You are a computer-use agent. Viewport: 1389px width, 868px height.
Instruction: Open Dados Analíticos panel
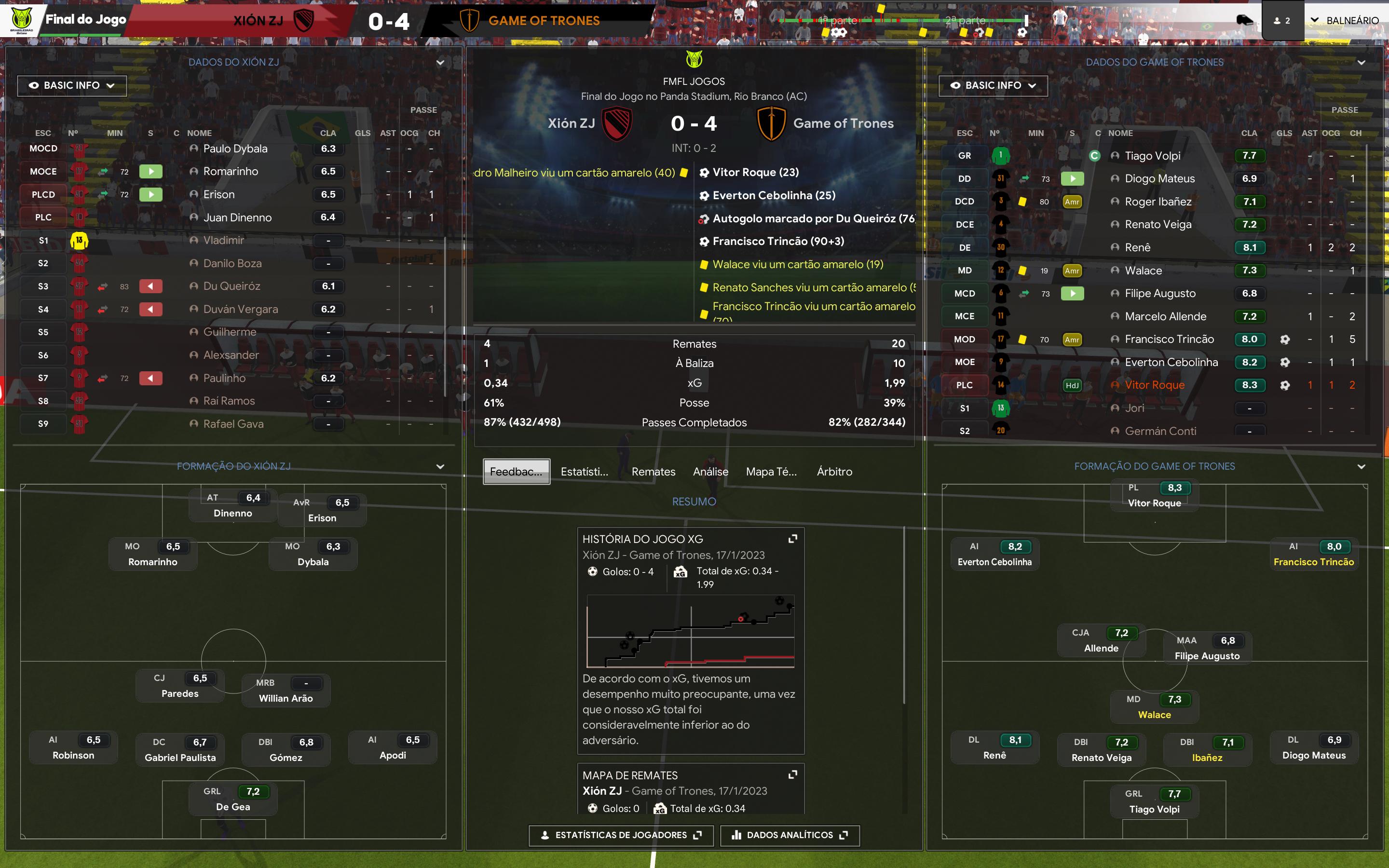(790, 835)
